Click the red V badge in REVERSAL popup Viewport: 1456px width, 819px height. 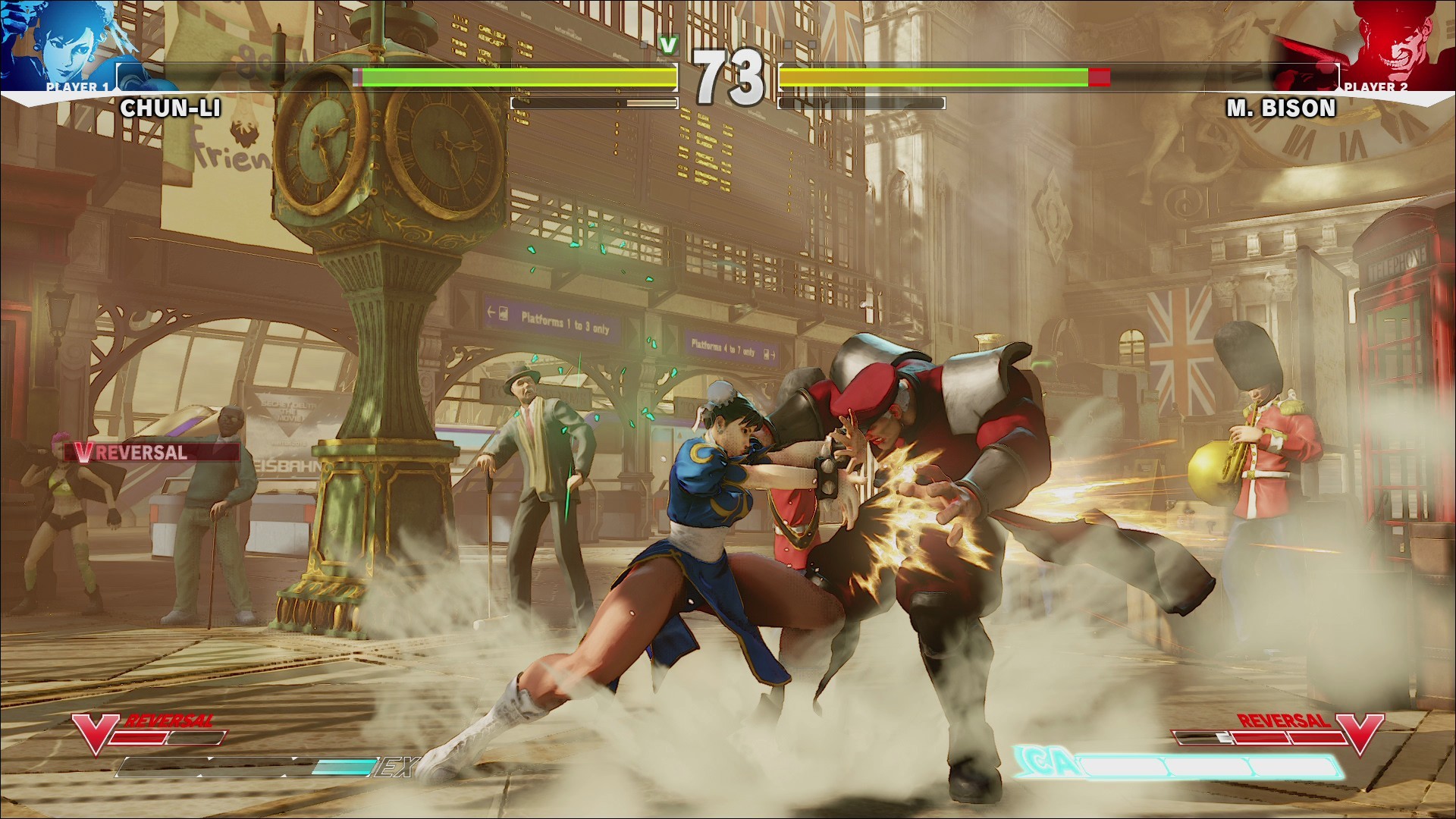(x=86, y=452)
